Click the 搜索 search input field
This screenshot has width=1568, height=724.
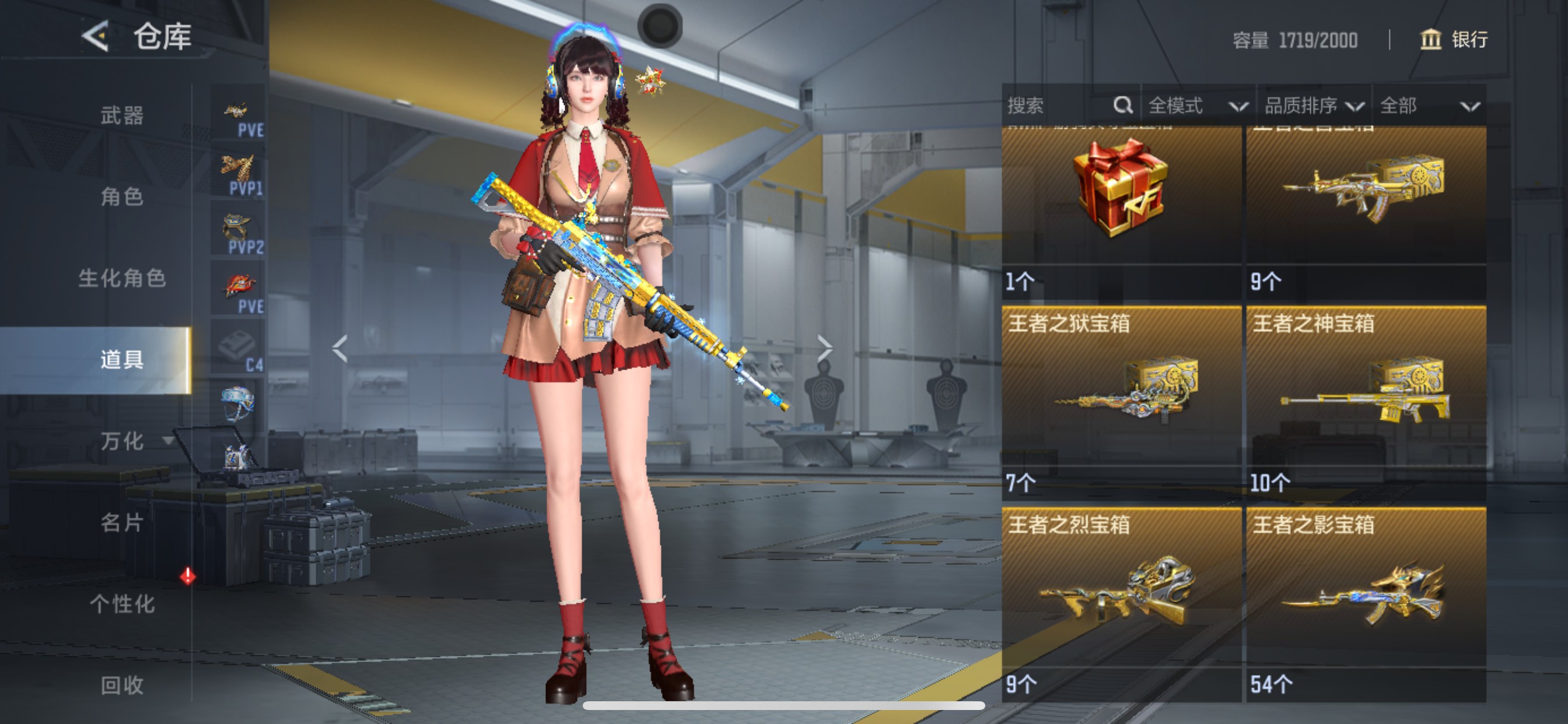click(1047, 105)
